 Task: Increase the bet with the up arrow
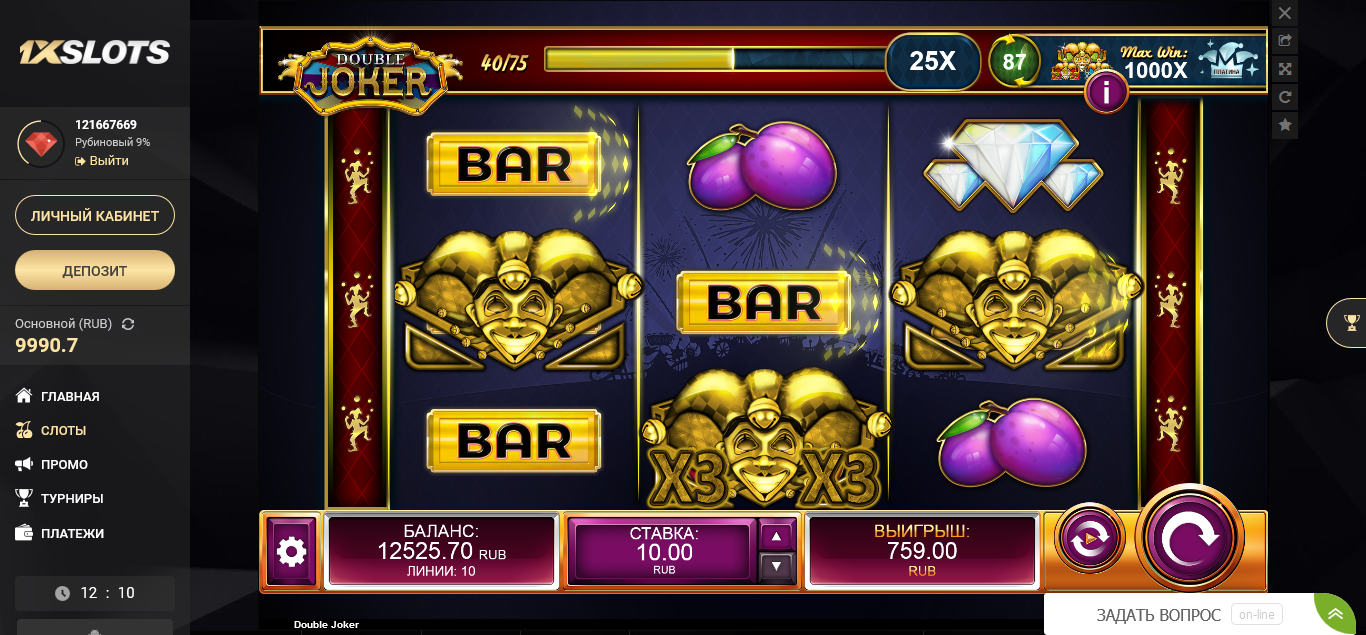[x=777, y=536]
